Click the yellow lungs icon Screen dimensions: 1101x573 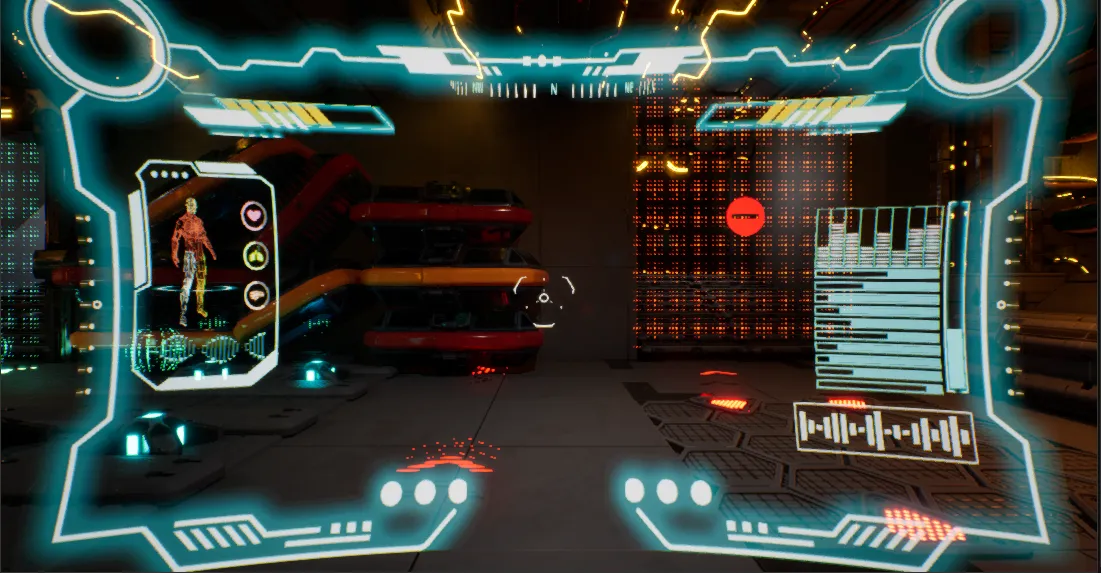[x=256, y=256]
